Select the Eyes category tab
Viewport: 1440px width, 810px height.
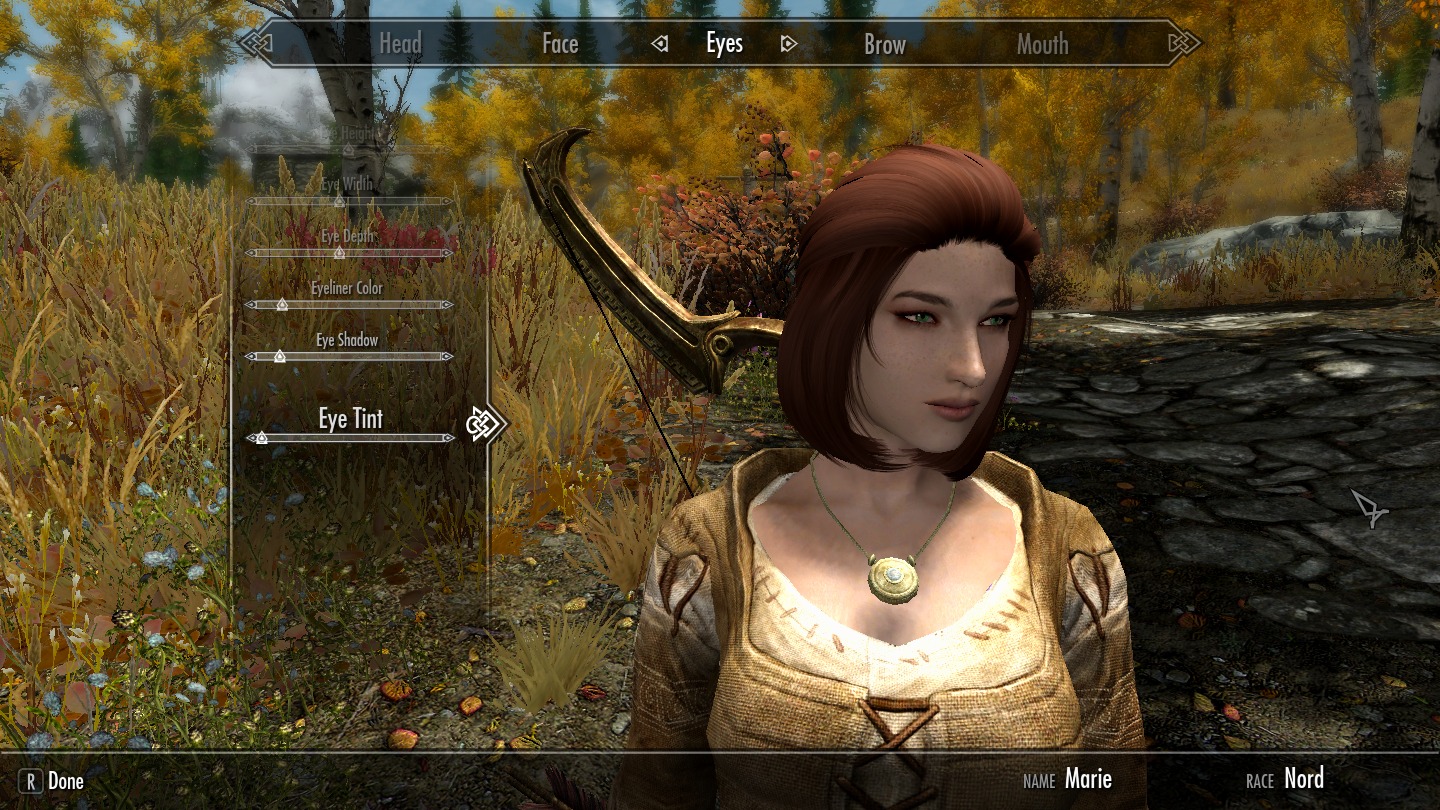[724, 44]
